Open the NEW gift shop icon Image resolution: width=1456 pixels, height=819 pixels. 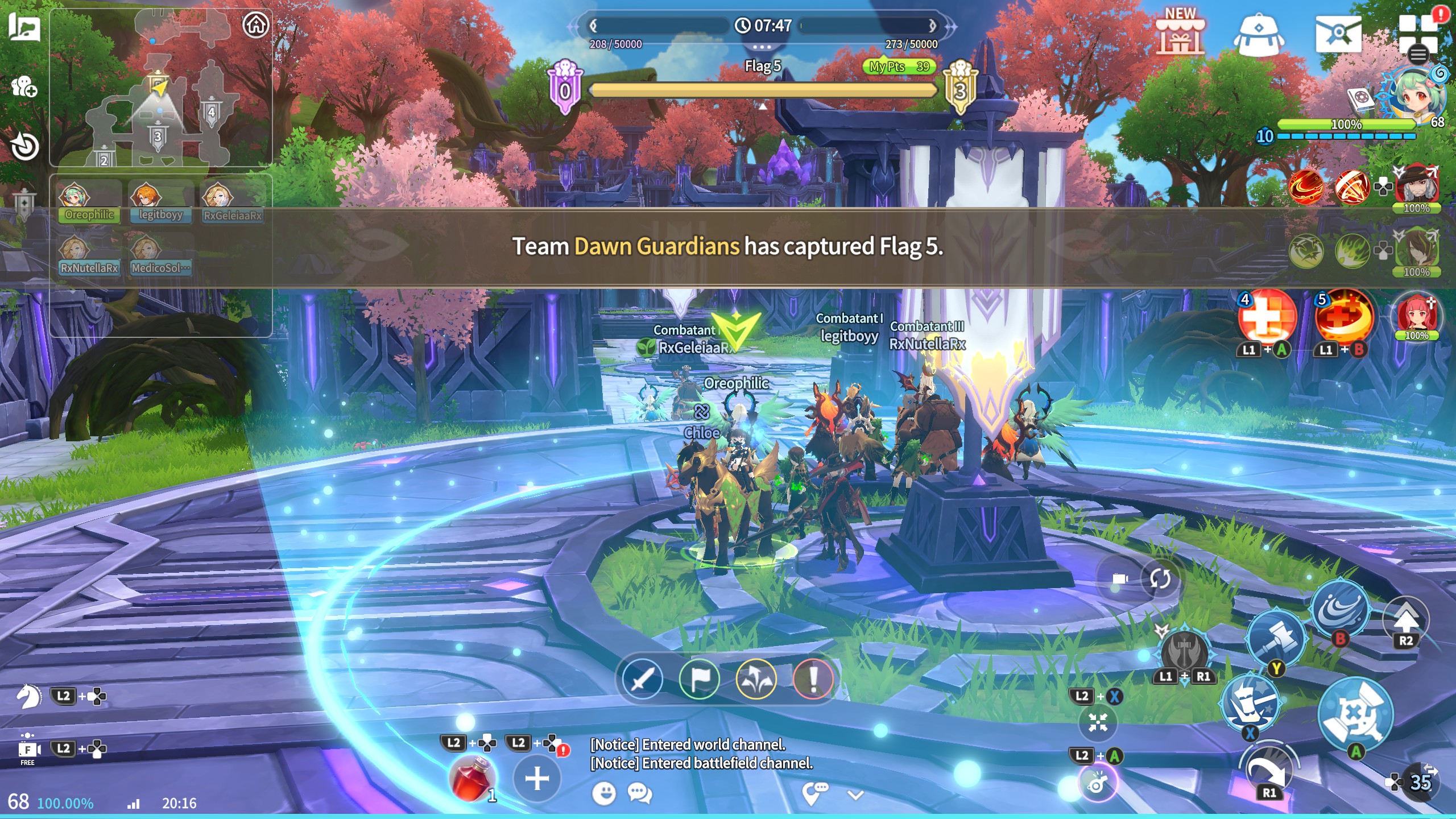pos(1180,33)
